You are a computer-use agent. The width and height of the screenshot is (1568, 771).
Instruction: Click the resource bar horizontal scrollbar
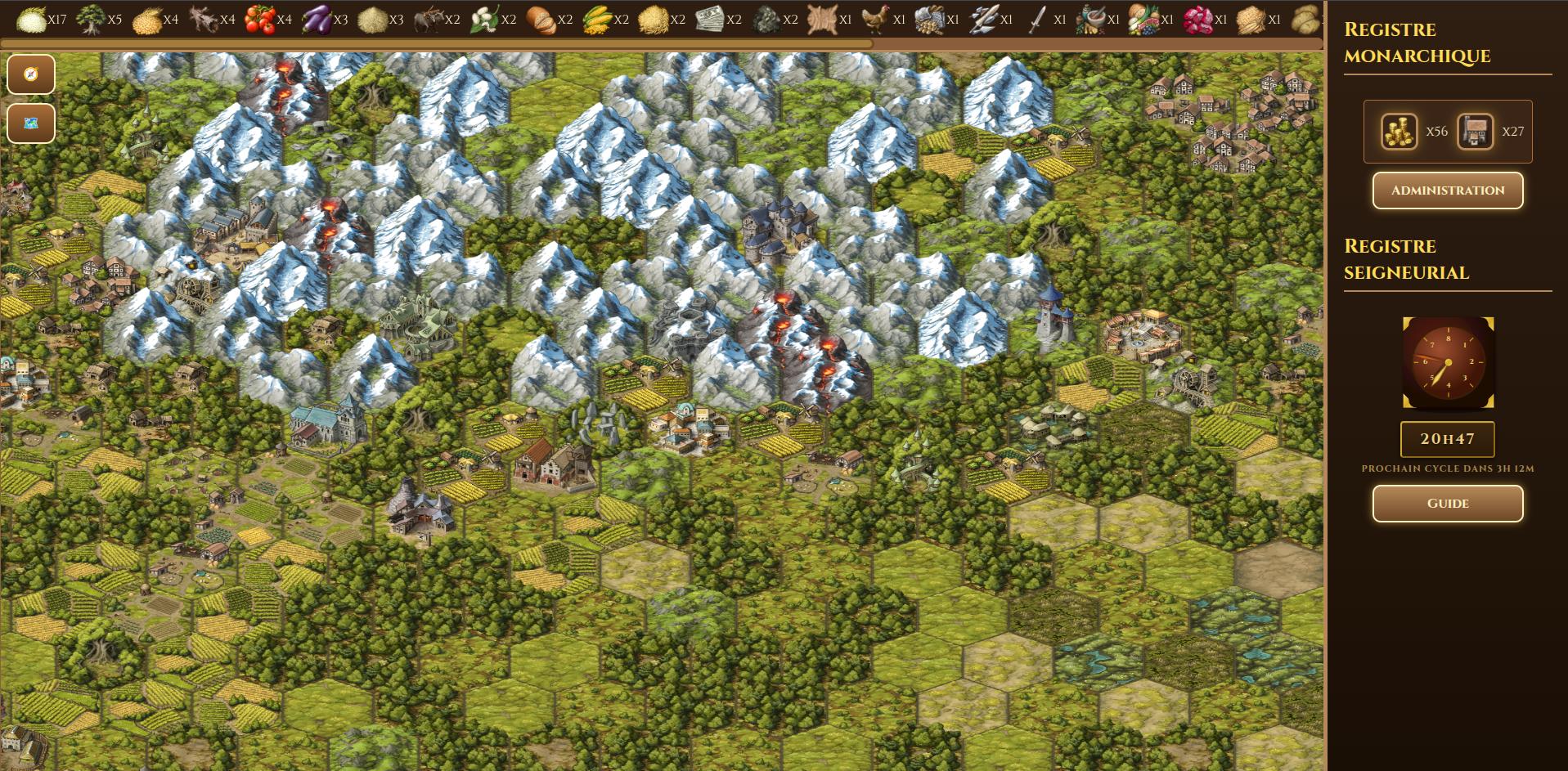coord(437,44)
